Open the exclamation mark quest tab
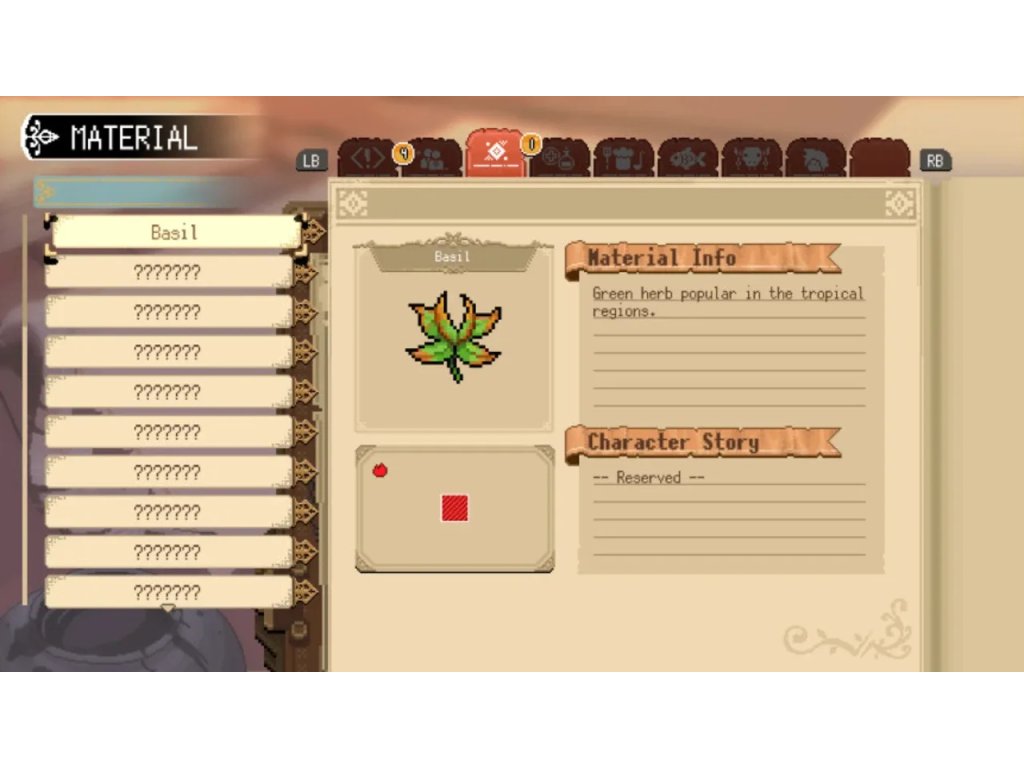 pyautogui.click(x=366, y=159)
